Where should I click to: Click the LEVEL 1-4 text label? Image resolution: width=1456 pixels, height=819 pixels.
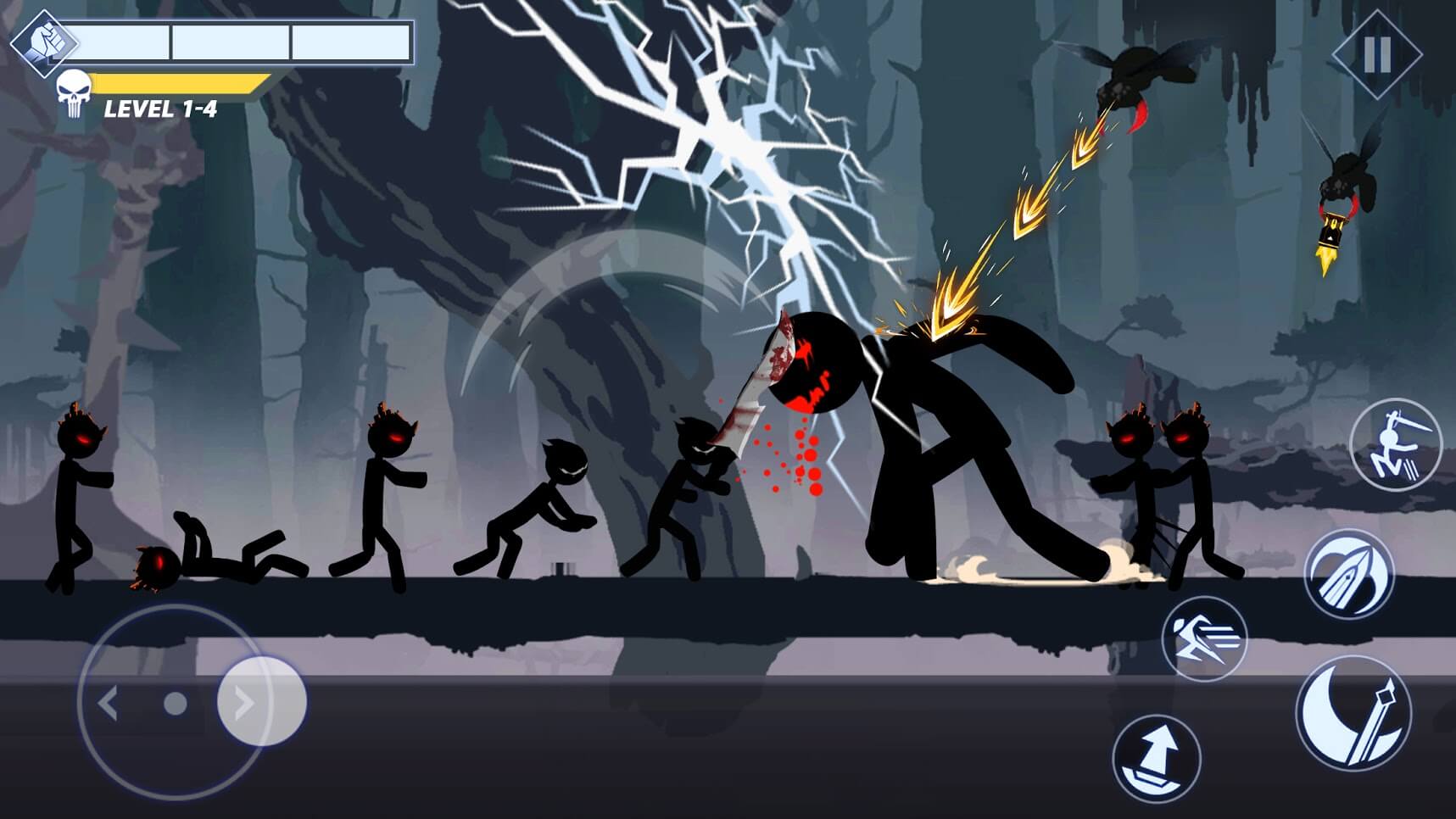(x=161, y=109)
